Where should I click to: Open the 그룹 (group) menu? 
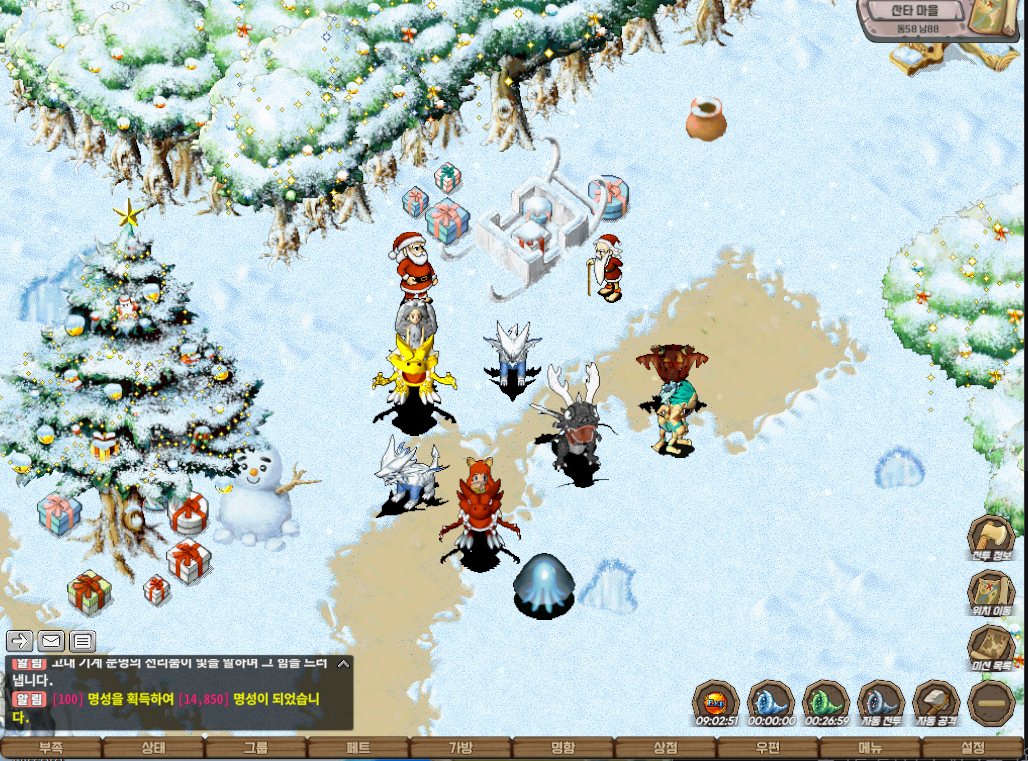256,748
